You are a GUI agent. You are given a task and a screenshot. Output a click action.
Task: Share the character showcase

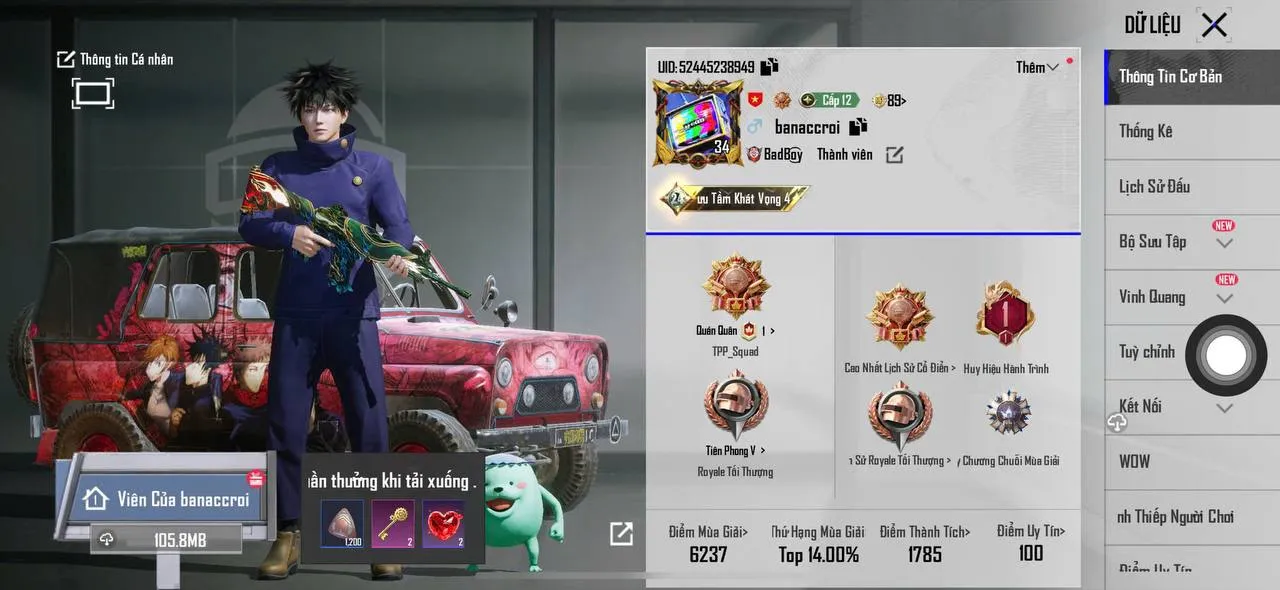pyautogui.click(x=621, y=534)
